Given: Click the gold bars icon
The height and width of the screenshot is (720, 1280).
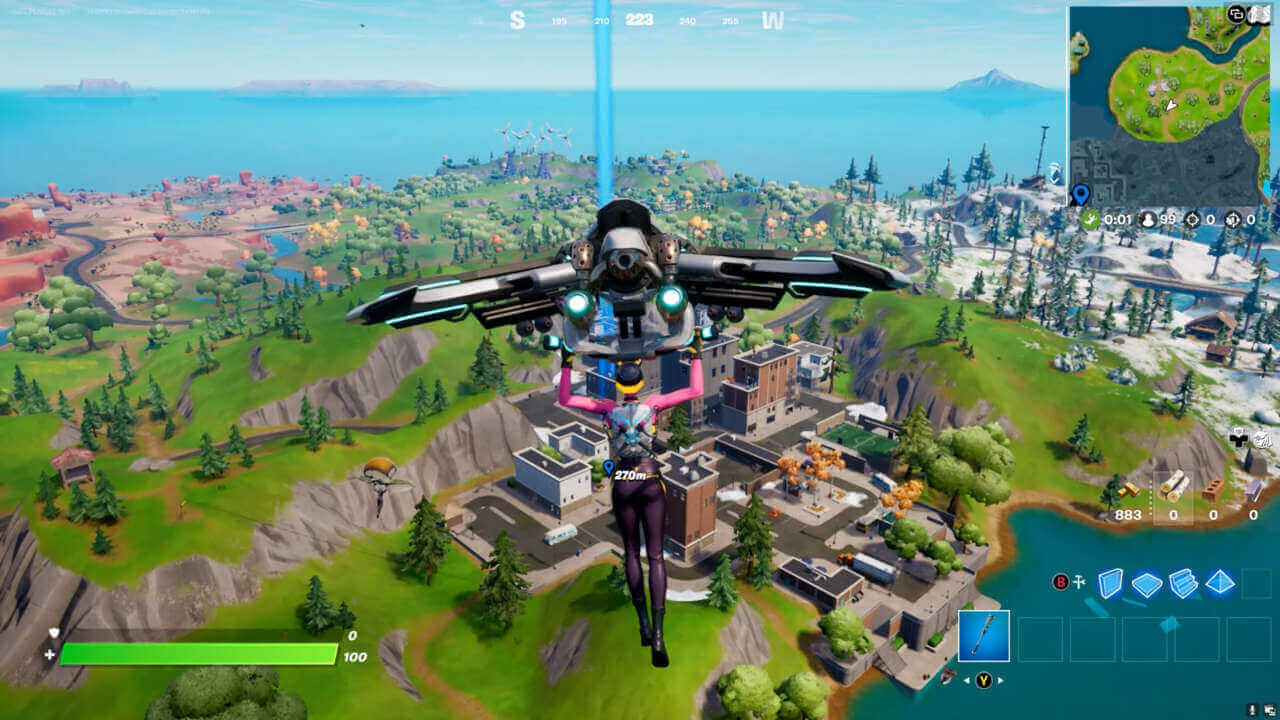Looking at the screenshot, I should click(x=1129, y=490).
